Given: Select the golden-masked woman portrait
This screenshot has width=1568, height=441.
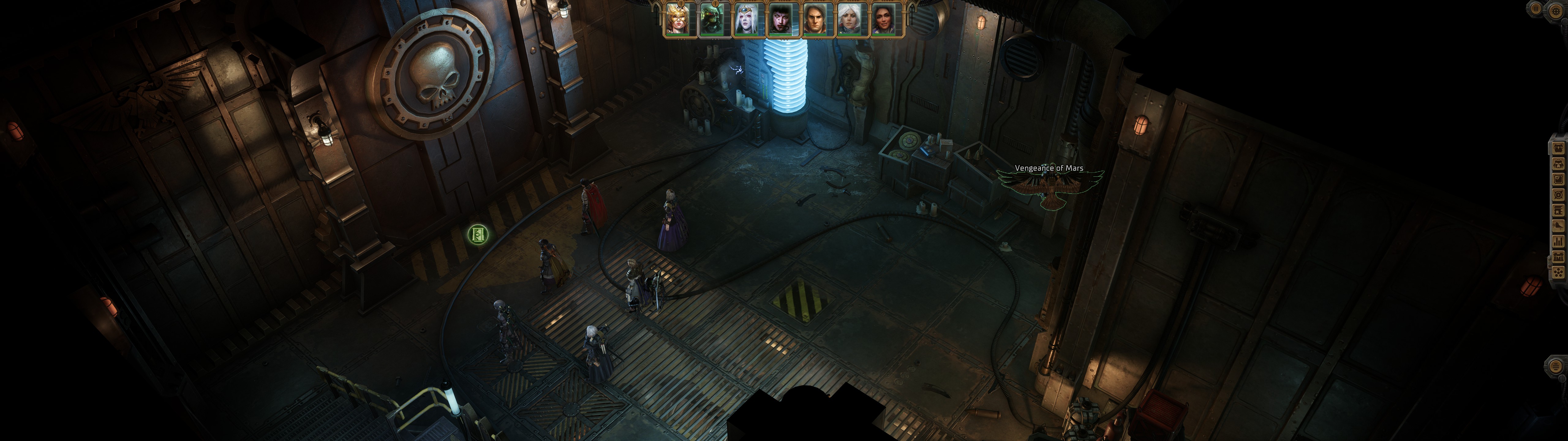Looking at the screenshot, I should tap(679, 19).
